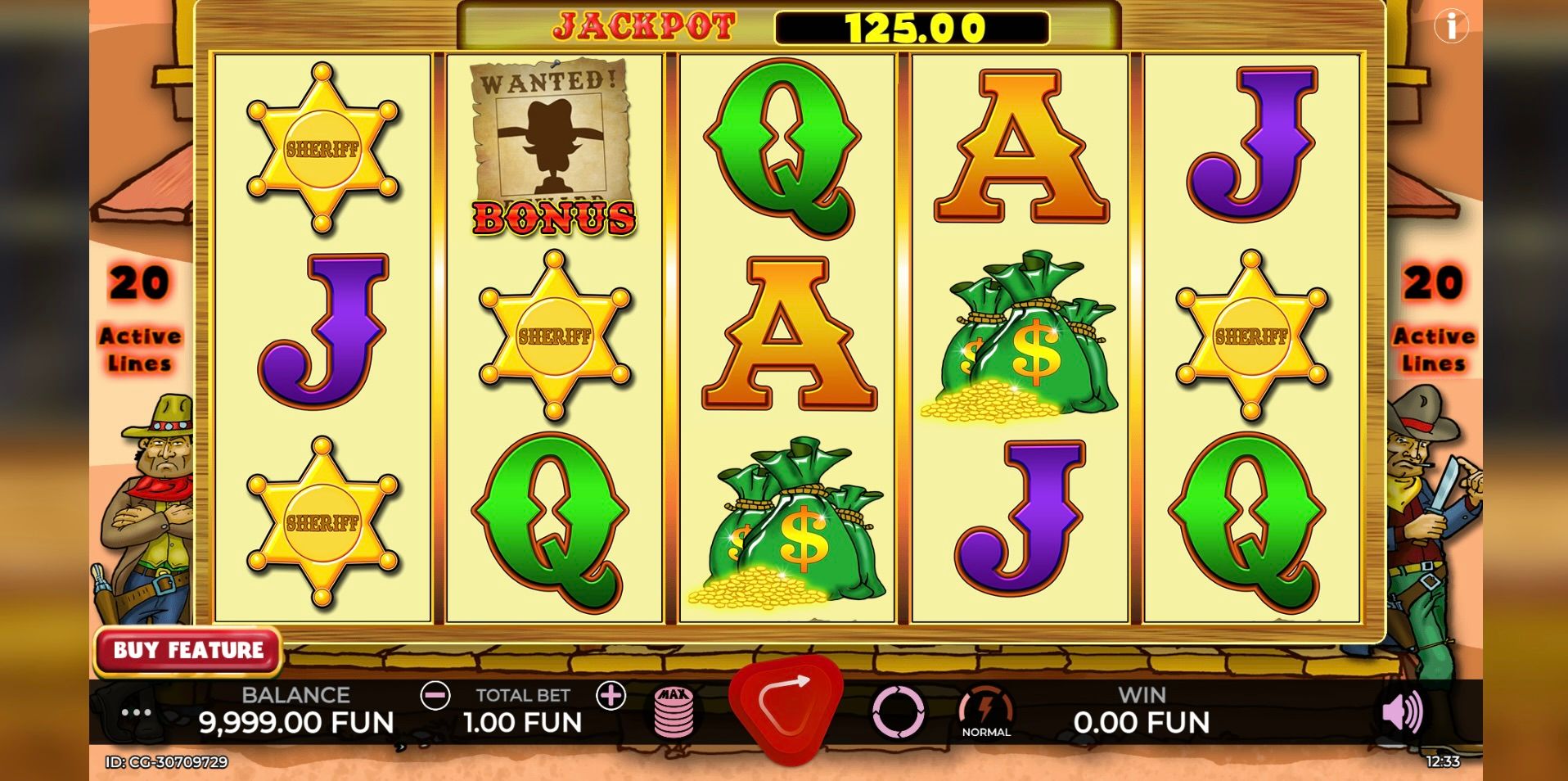Open autoplay with the circular arrows icon
Image resolution: width=1568 pixels, height=781 pixels.
899,714
